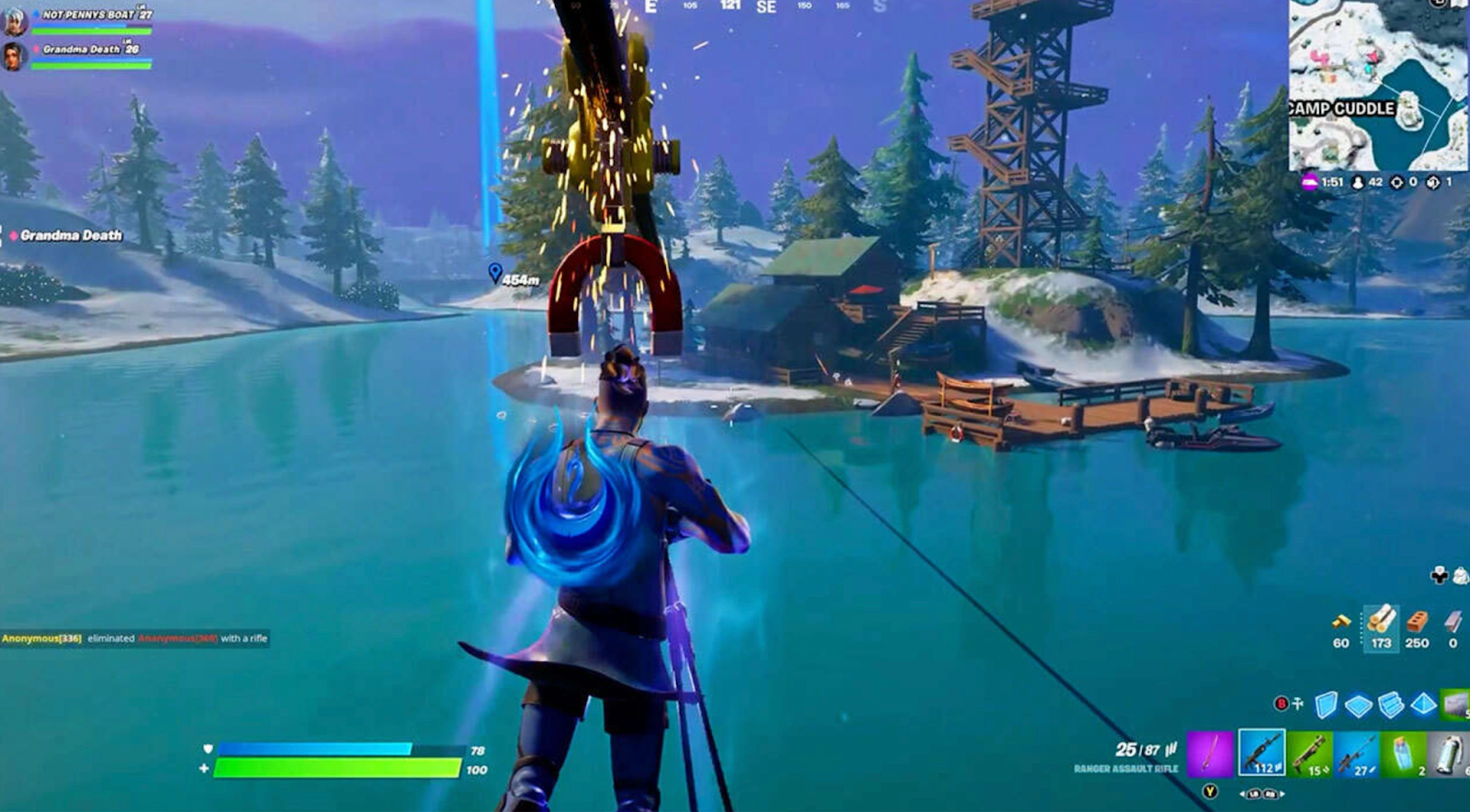The height and width of the screenshot is (812, 1470).
Task: Equip the green shotgun slot
Action: (1310, 753)
